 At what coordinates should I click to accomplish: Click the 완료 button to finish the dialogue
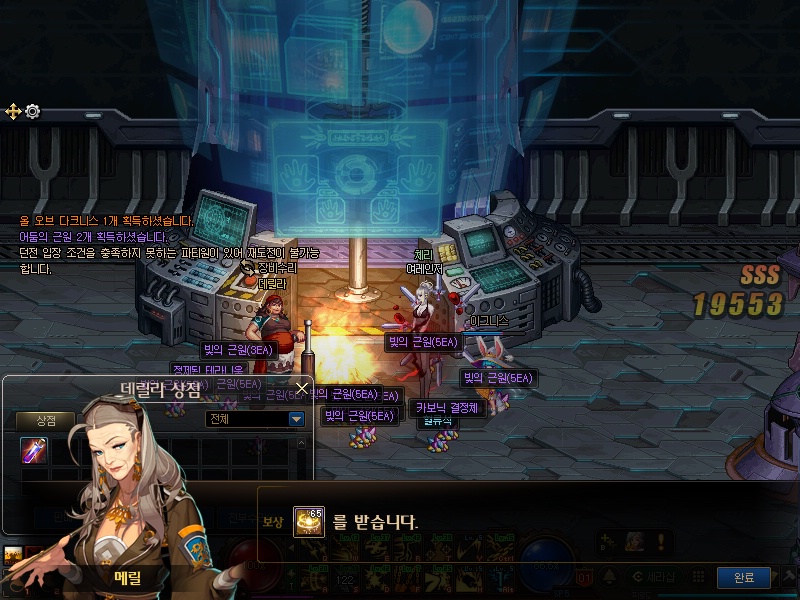(744, 577)
